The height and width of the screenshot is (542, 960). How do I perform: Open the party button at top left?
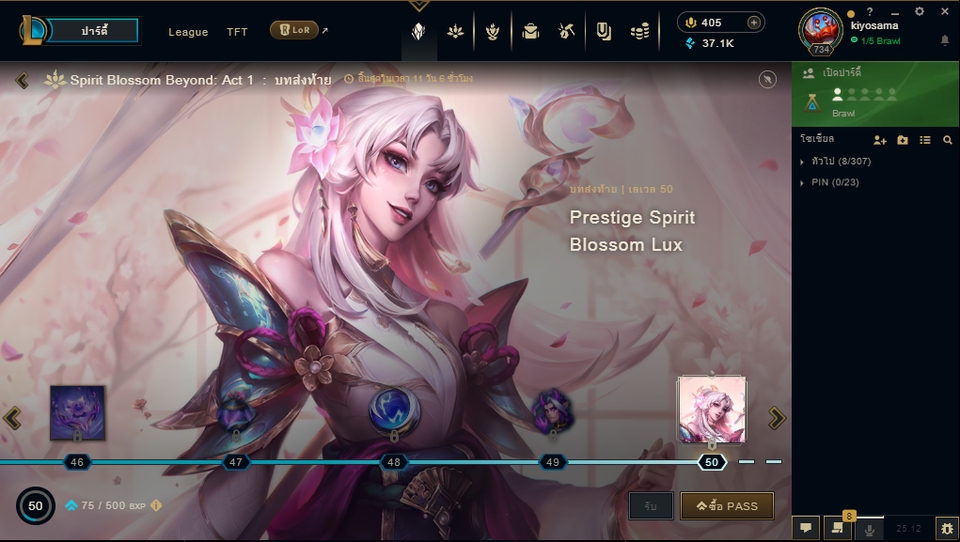pyautogui.click(x=93, y=31)
